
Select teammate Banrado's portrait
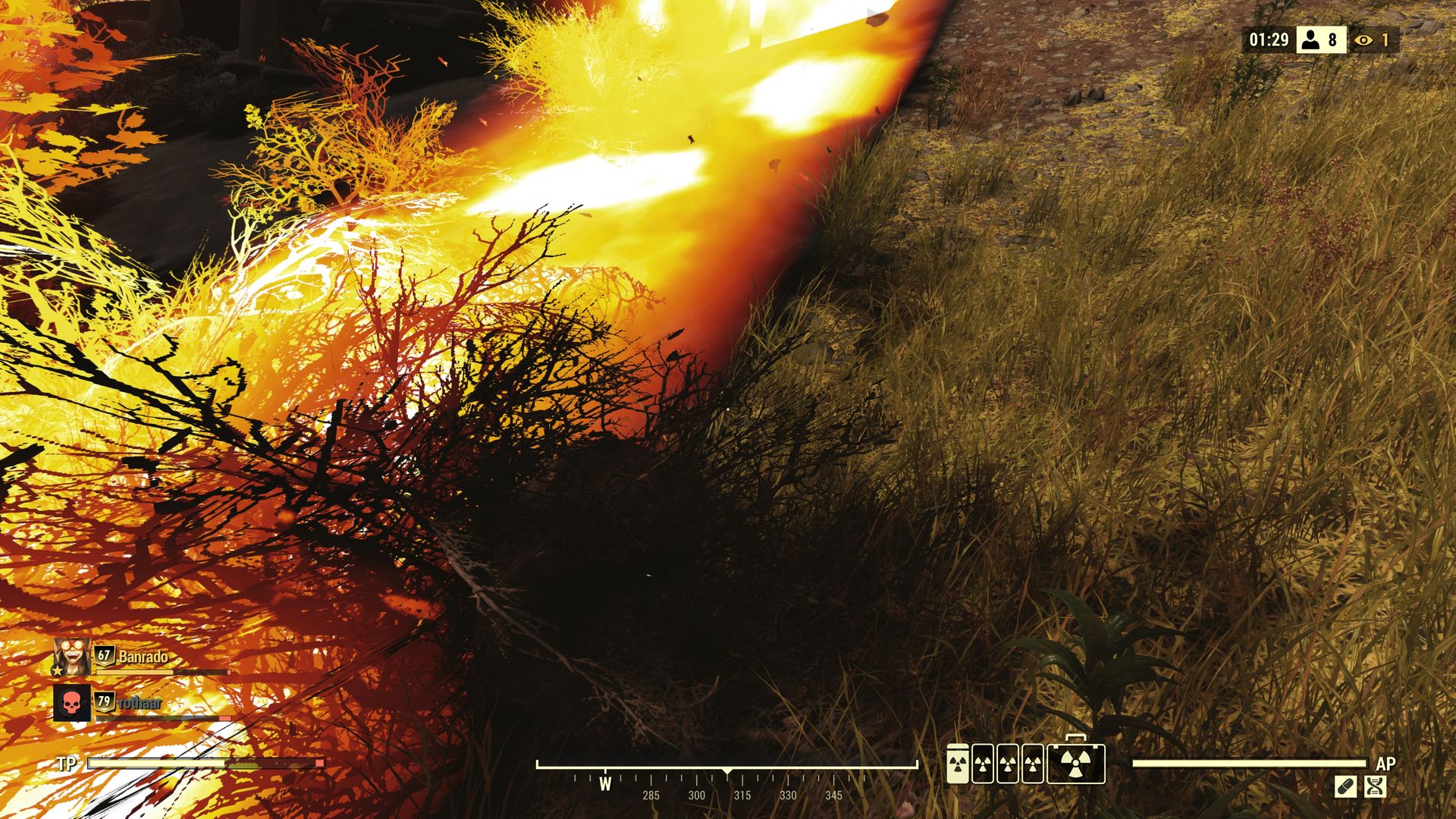pyautogui.click(x=72, y=657)
